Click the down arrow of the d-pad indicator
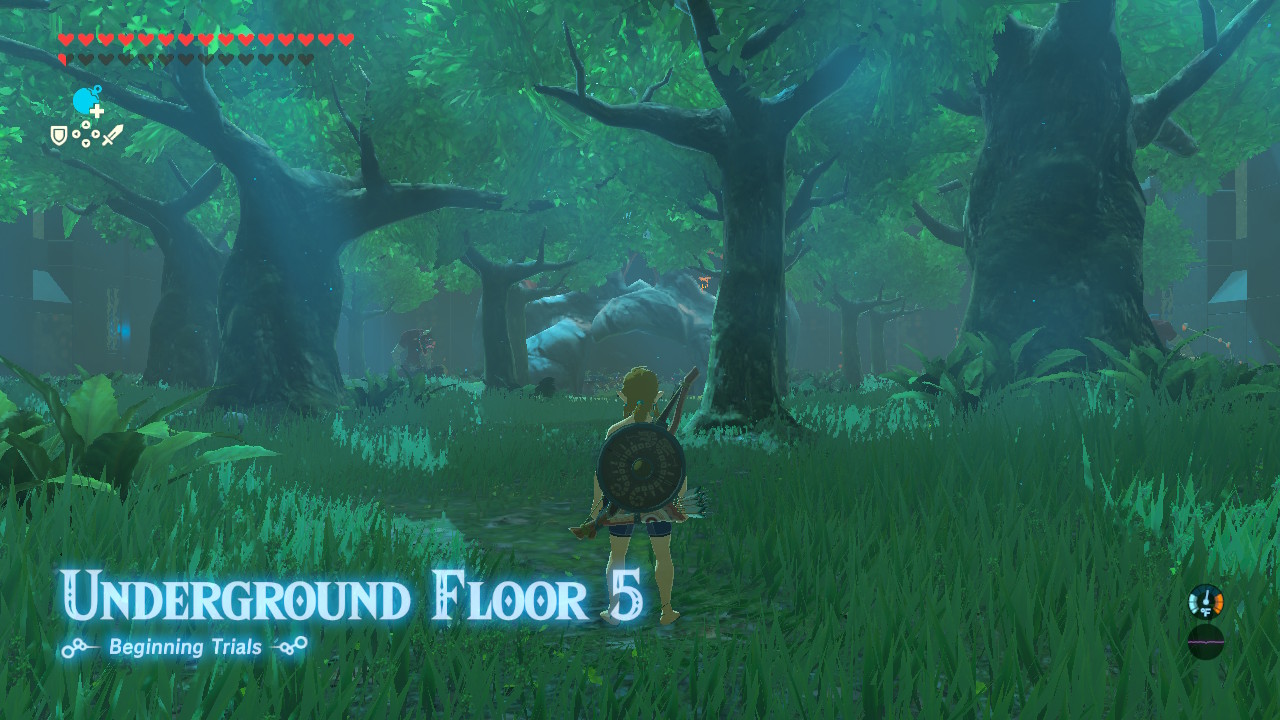This screenshot has width=1280, height=720. (86, 142)
